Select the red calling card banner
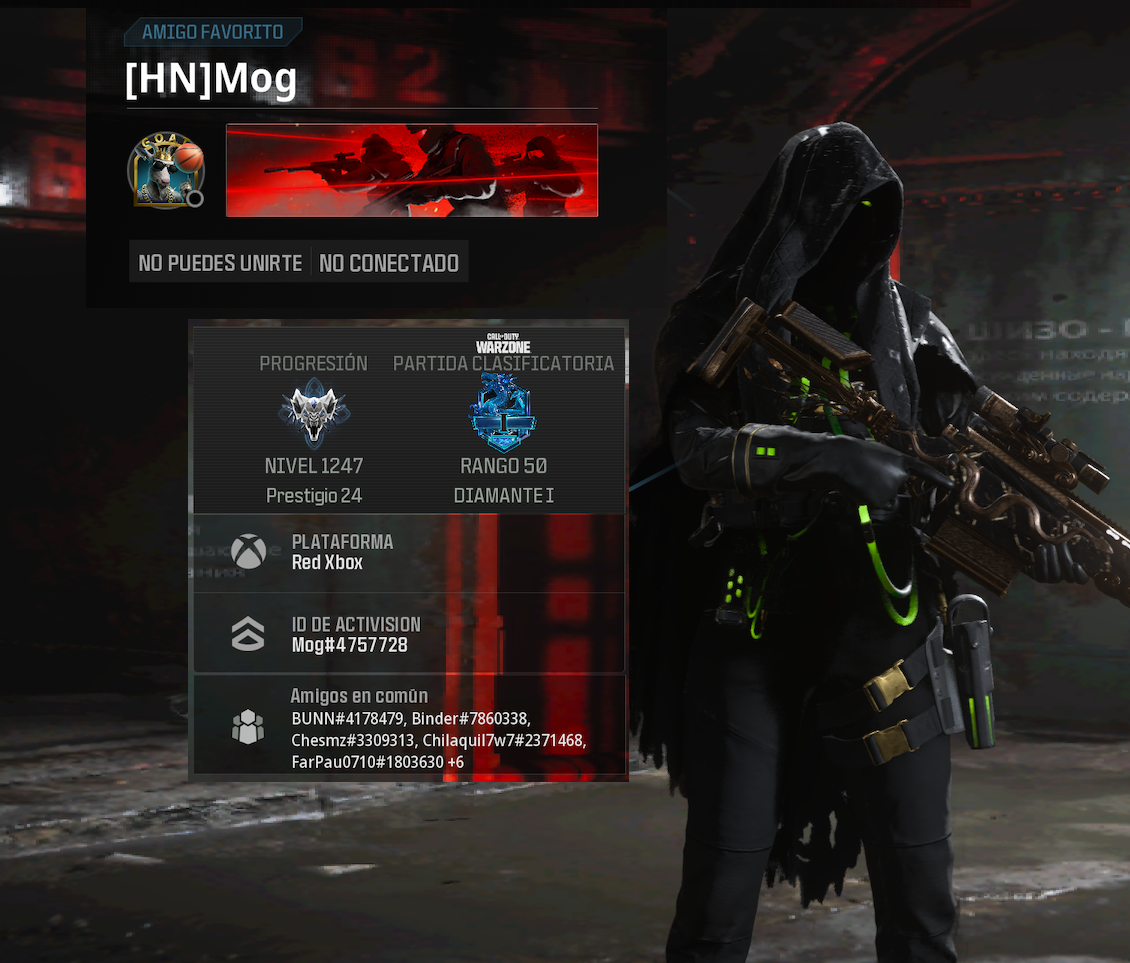The height and width of the screenshot is (963, 1130). pyautogui.click(x=412, y=170)
